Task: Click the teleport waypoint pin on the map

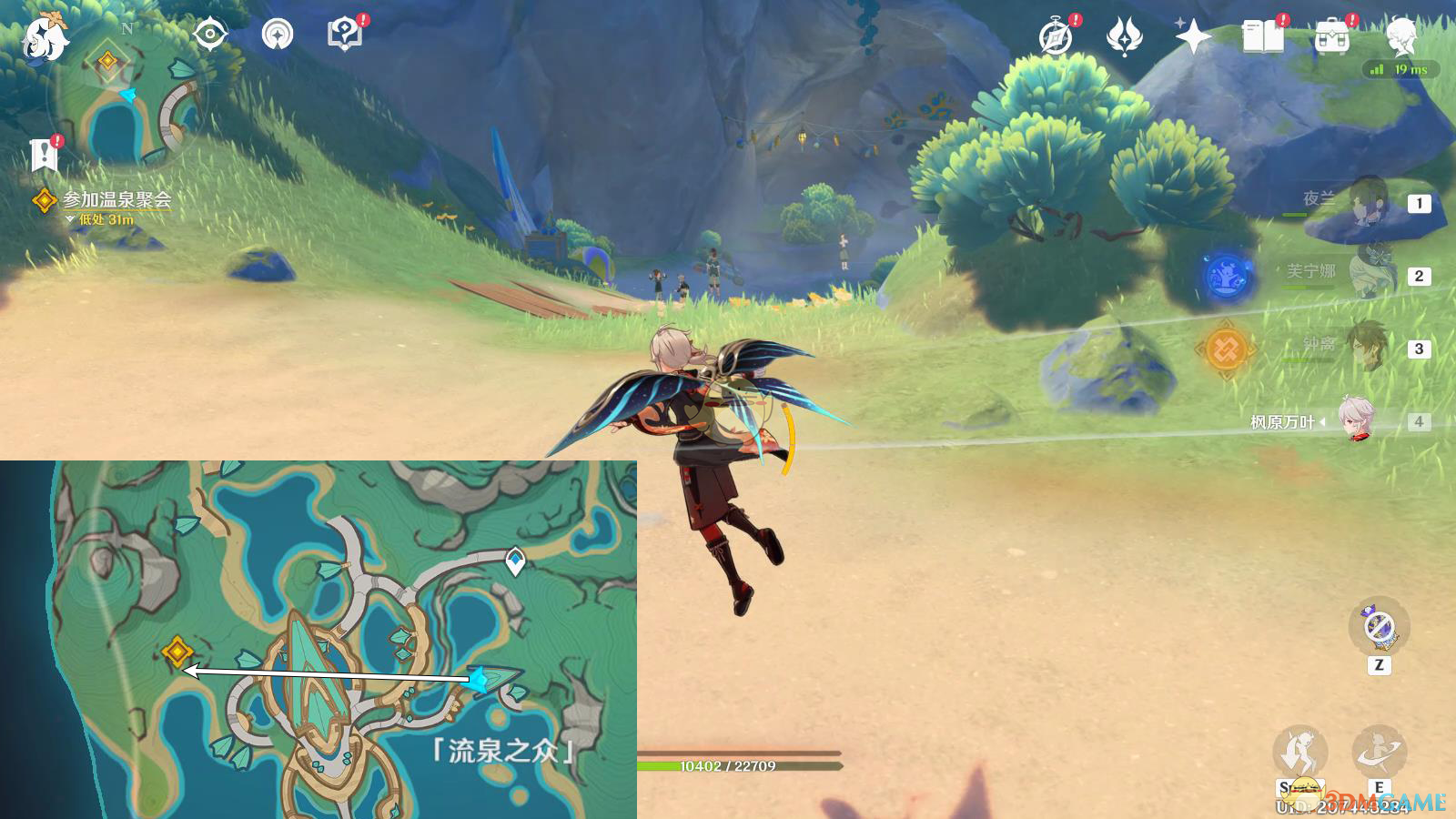Action: click(515, 561)
